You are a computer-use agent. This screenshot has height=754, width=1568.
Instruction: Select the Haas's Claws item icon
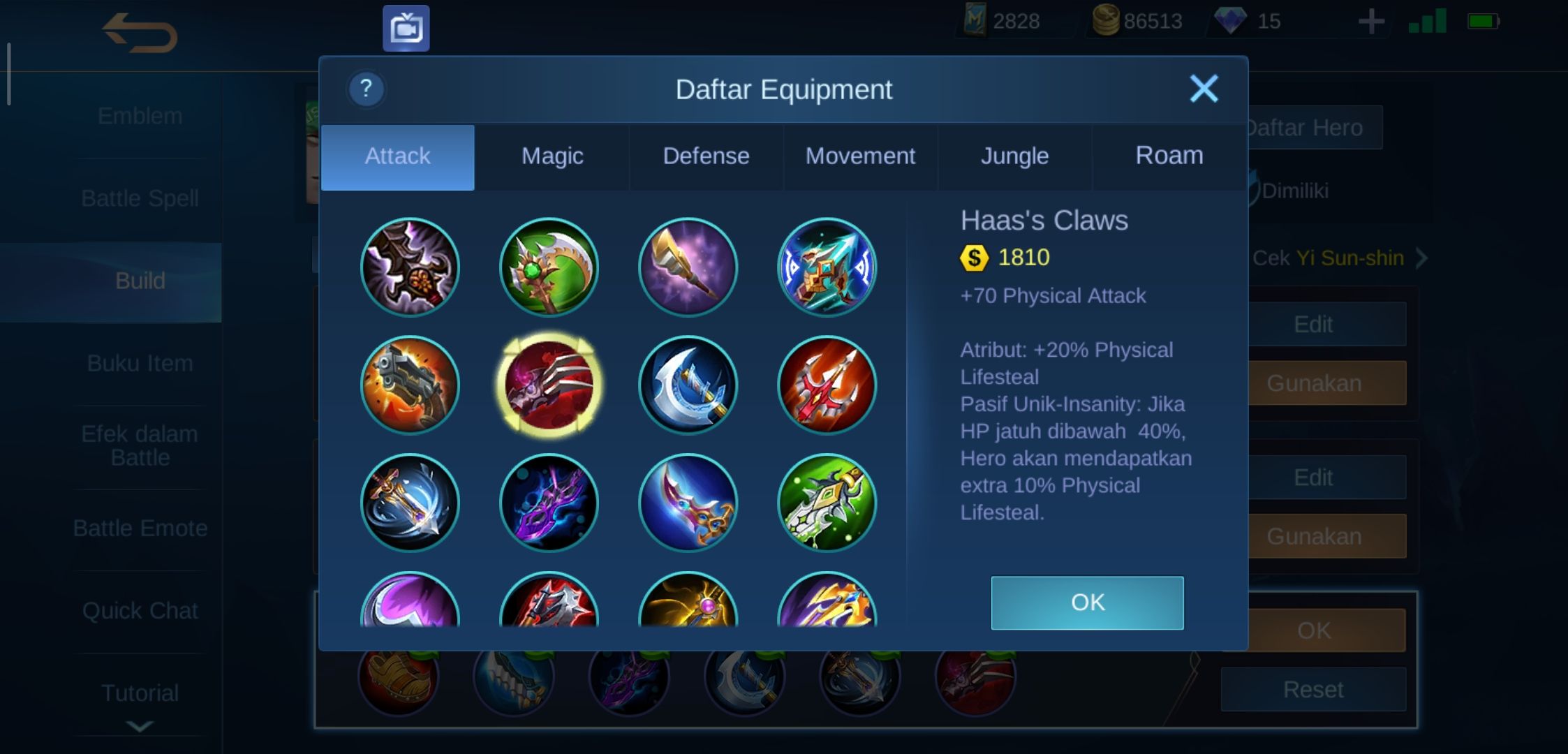pyautogui.click(x=549, y=385)
